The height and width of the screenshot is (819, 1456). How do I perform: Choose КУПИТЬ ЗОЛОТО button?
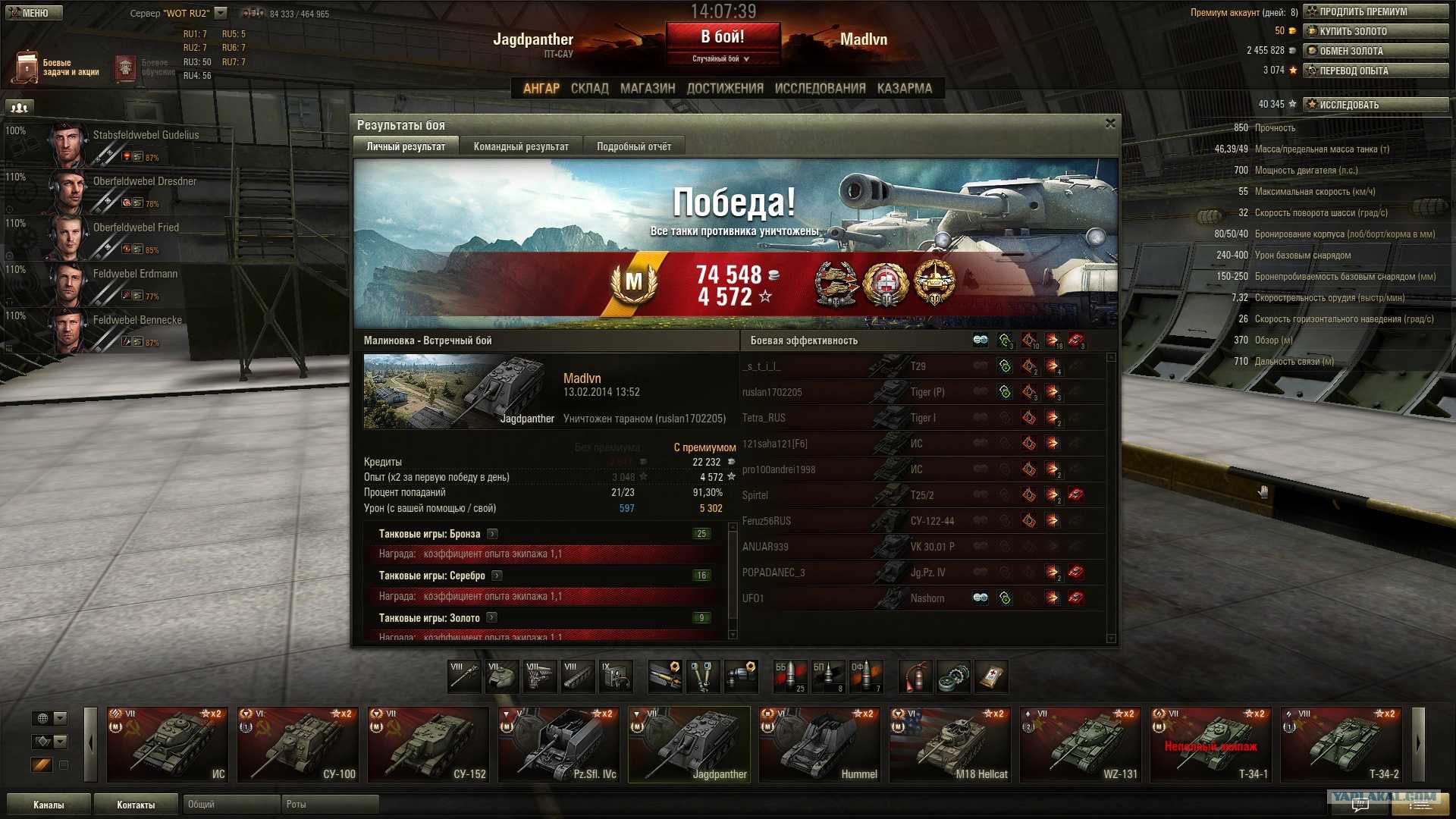click(1375, 31)
